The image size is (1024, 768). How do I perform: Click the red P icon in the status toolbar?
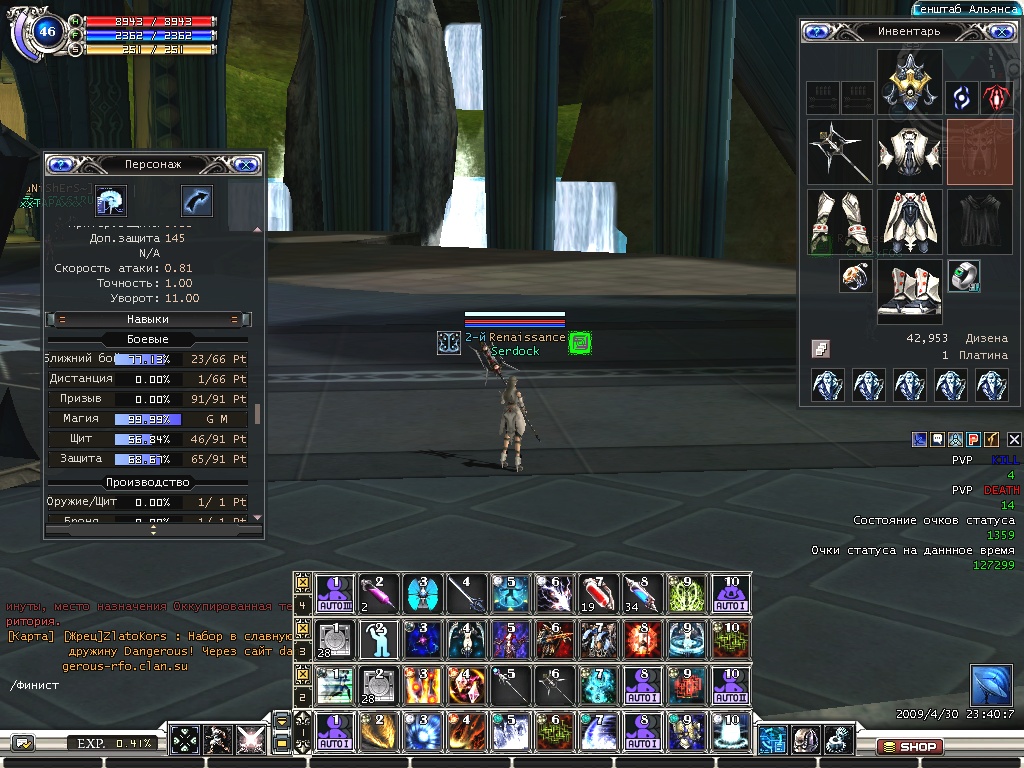[973, 439]
